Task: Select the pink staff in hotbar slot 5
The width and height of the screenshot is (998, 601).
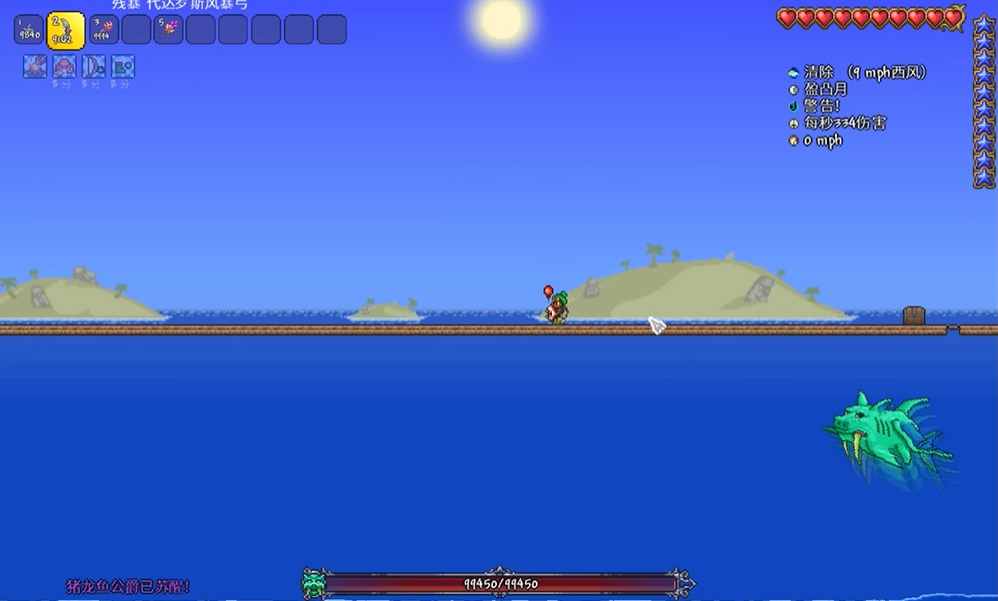Action: point(168,29)
